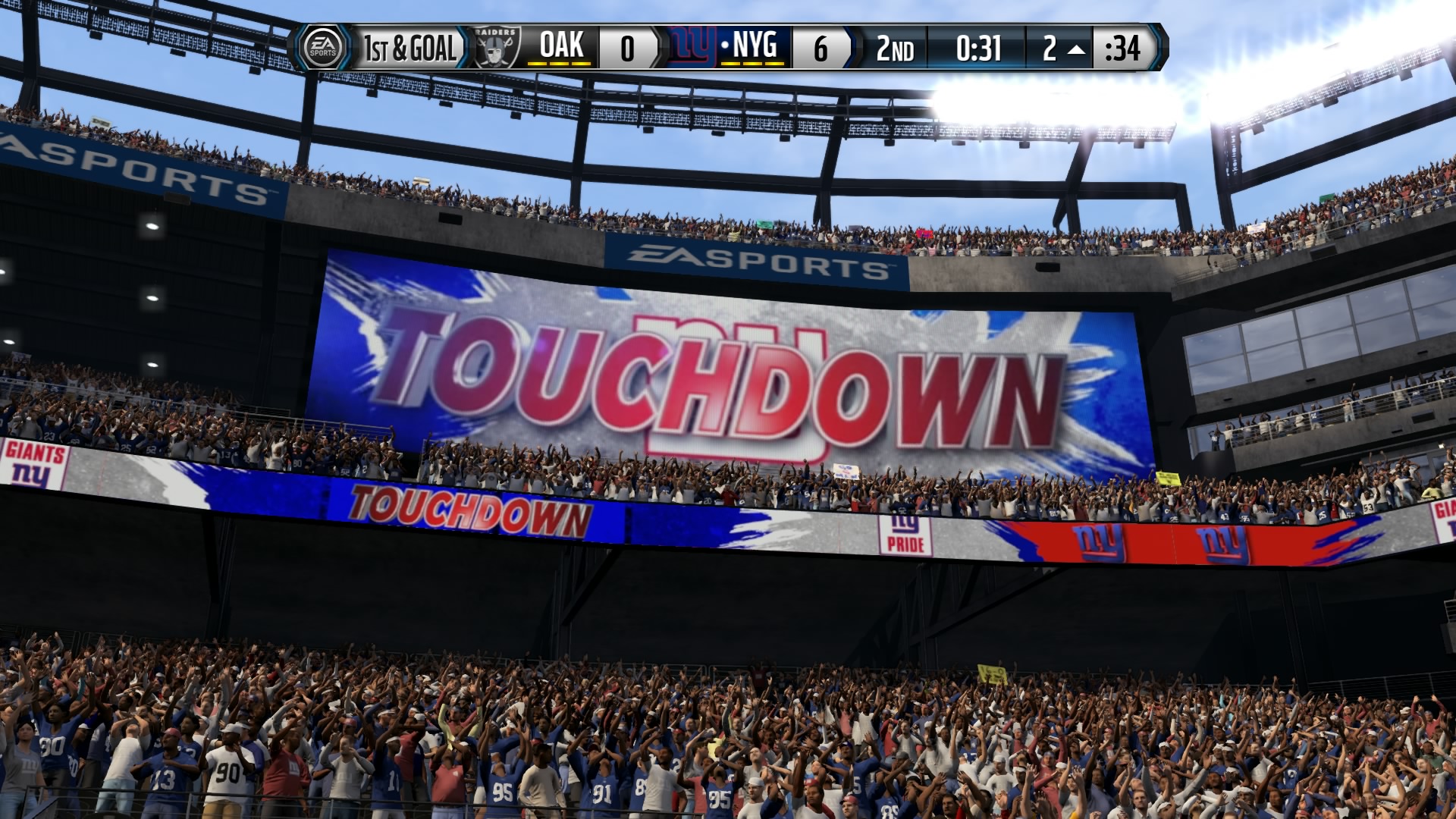Click the EA Sports logo on the scorebug
Viewport: 1456px width, 819px height.
point(322,48)
